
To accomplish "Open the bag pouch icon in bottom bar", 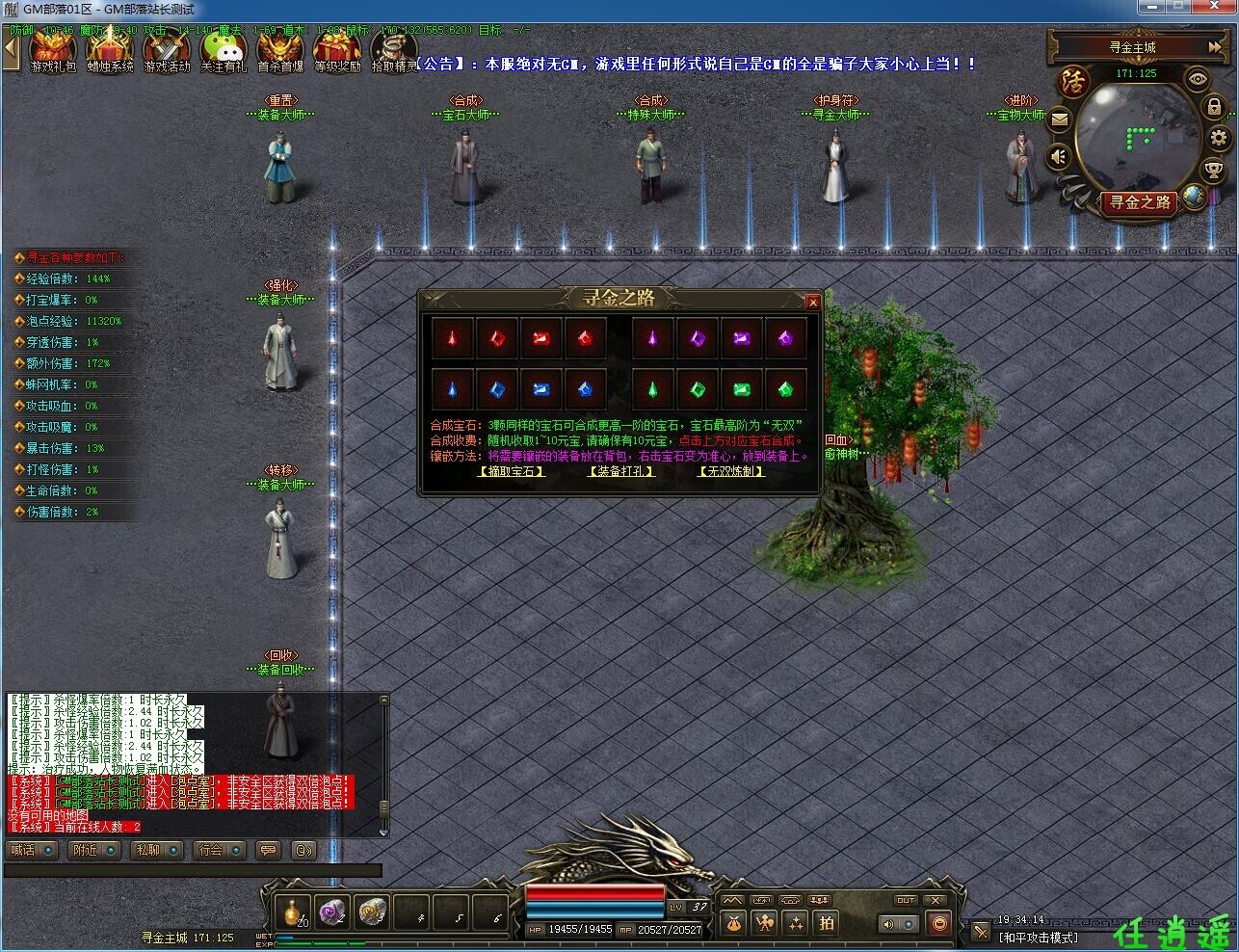I will click(x=733, y=923).
